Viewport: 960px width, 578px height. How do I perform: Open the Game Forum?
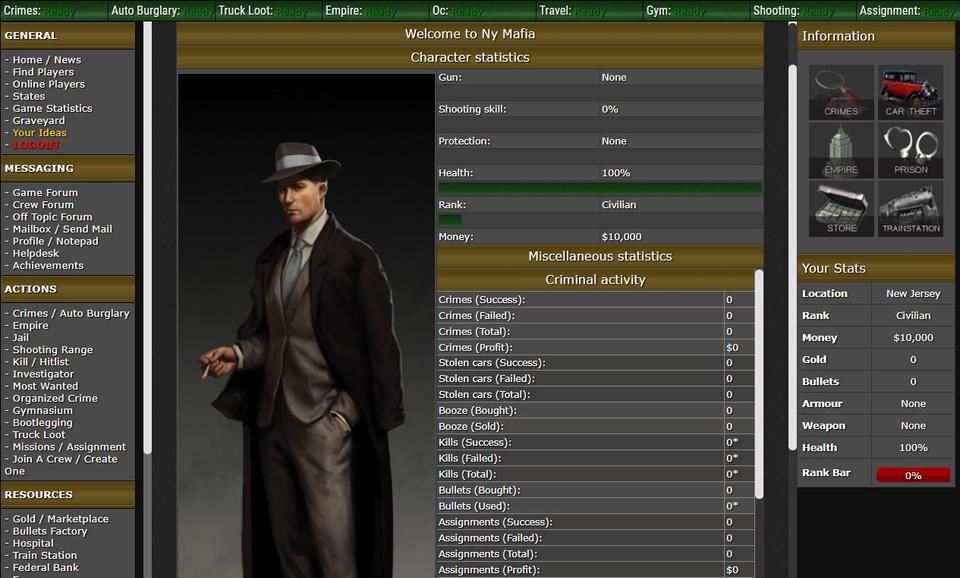point(45,193)
